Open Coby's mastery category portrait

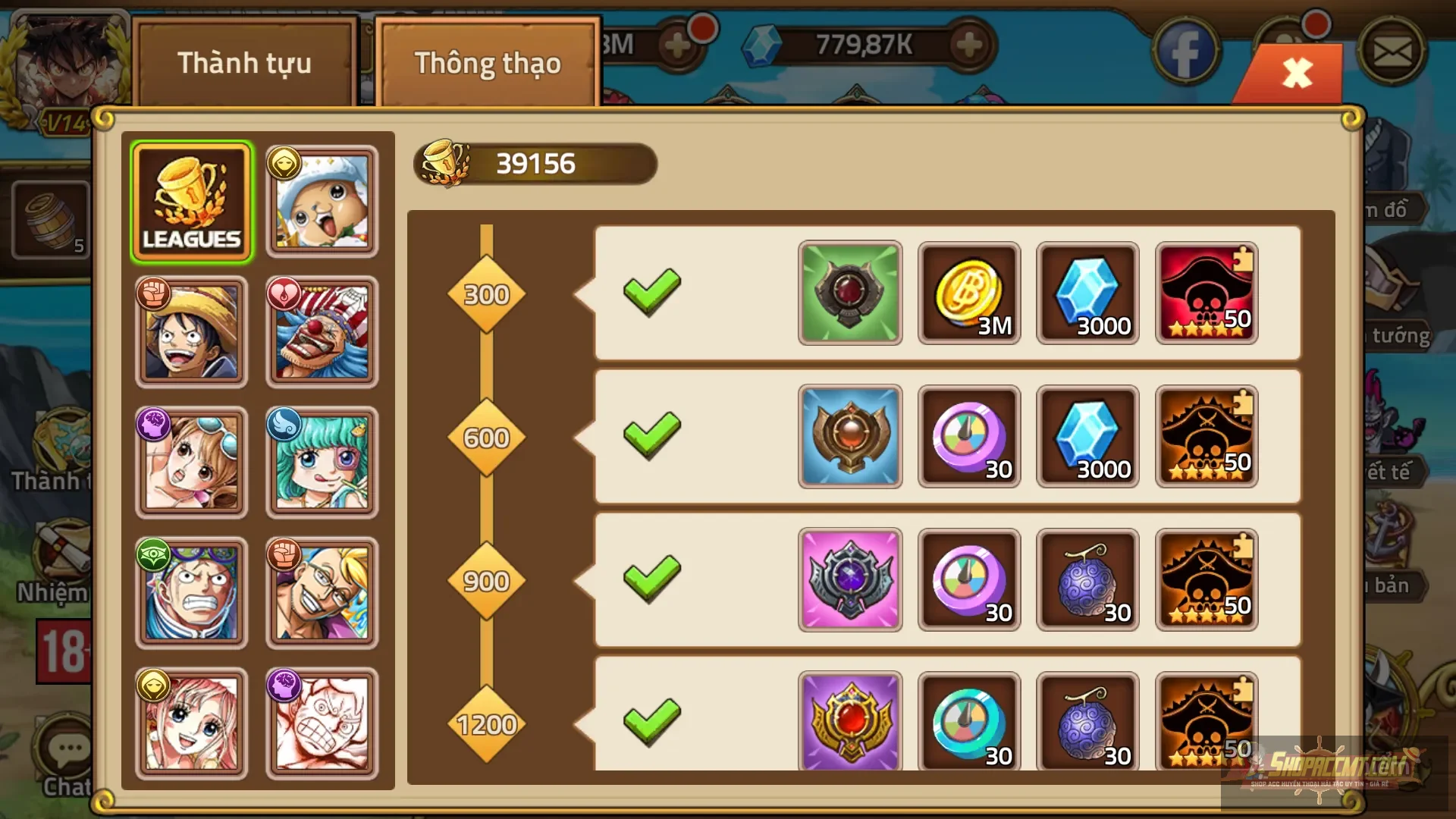(x=192, y=594)
